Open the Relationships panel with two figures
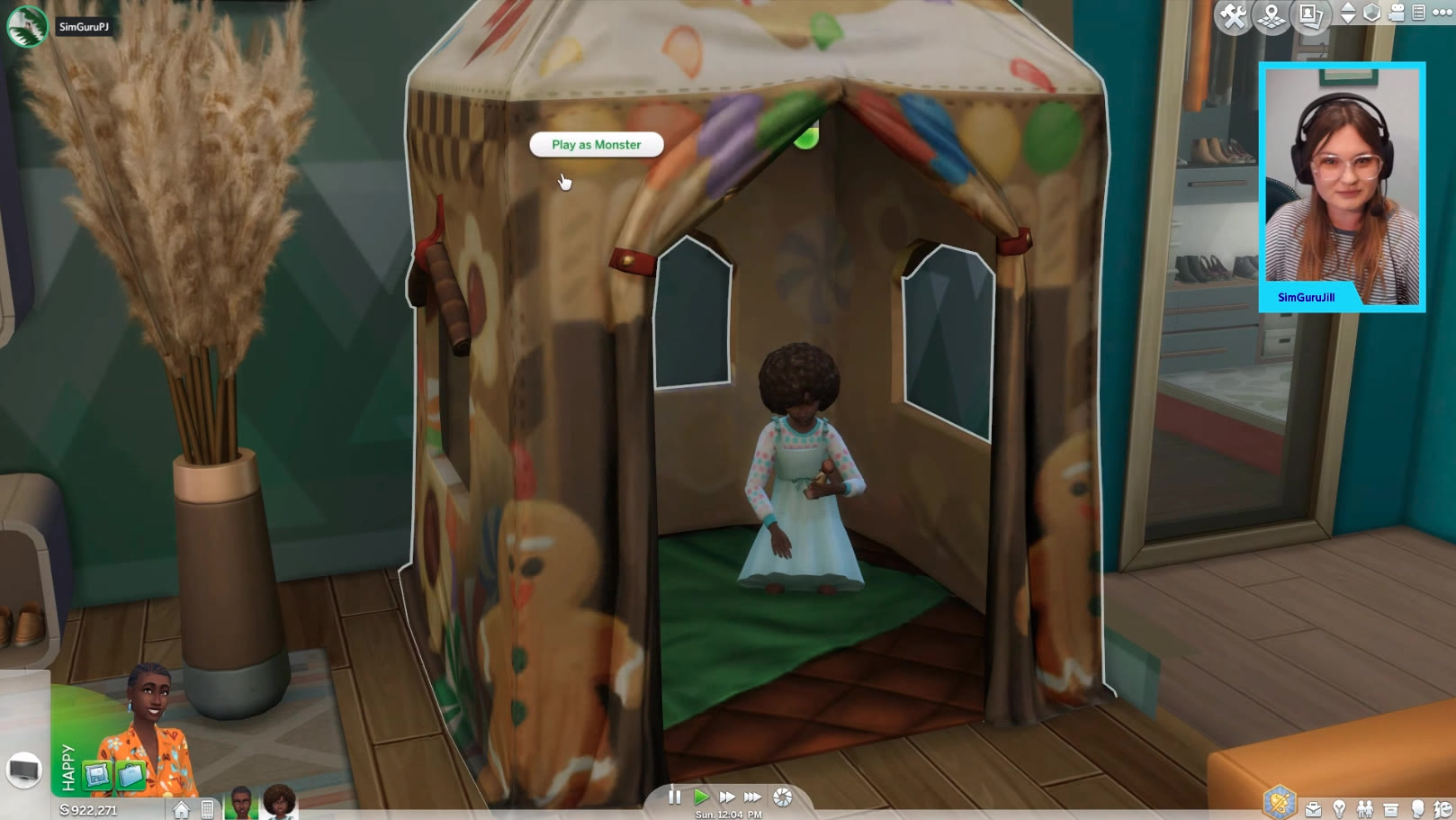Viewport: 1456px width, 820px height. pyautogui.click(x=1365, y=809)
